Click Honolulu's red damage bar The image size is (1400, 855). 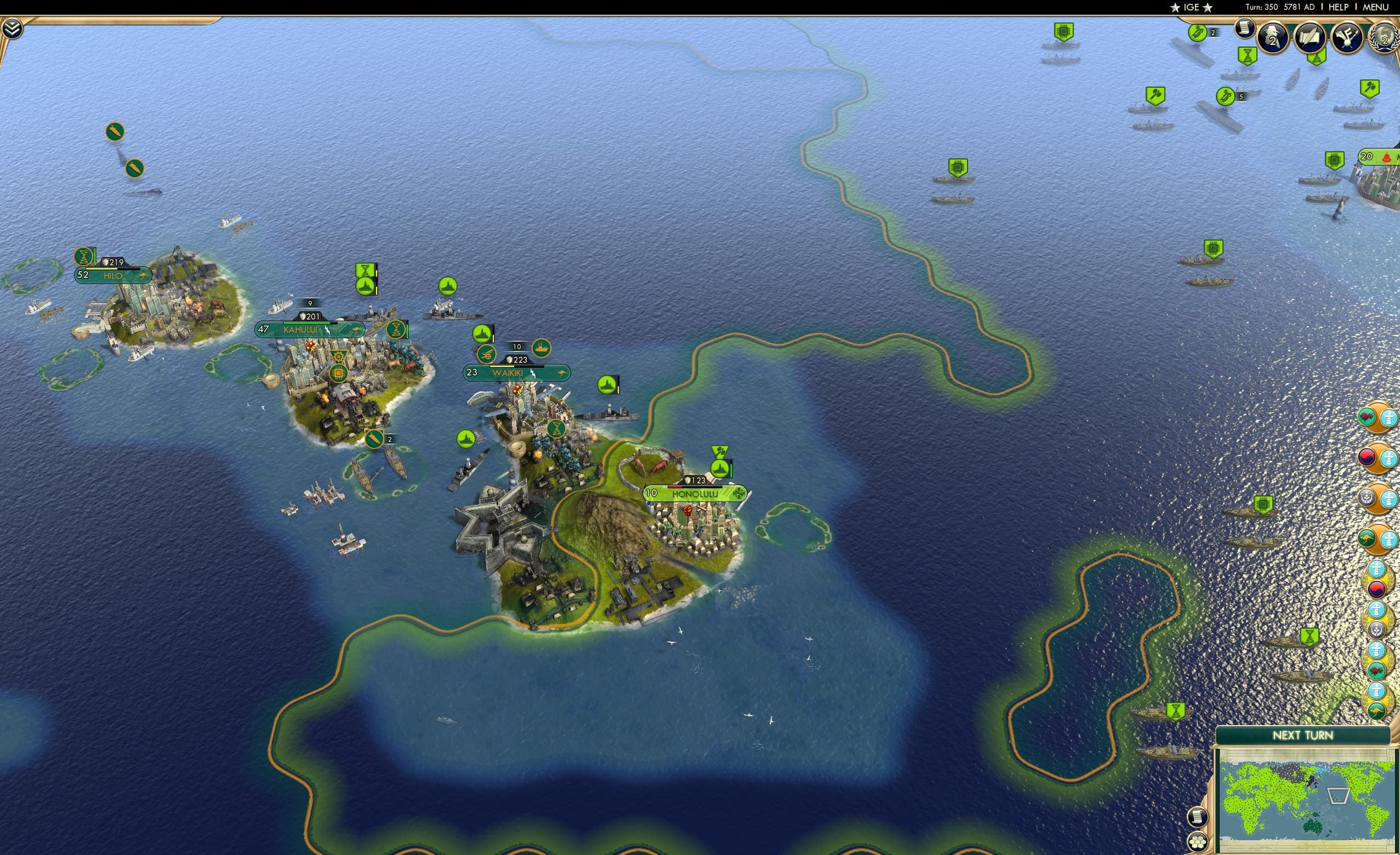pos(675,488)
